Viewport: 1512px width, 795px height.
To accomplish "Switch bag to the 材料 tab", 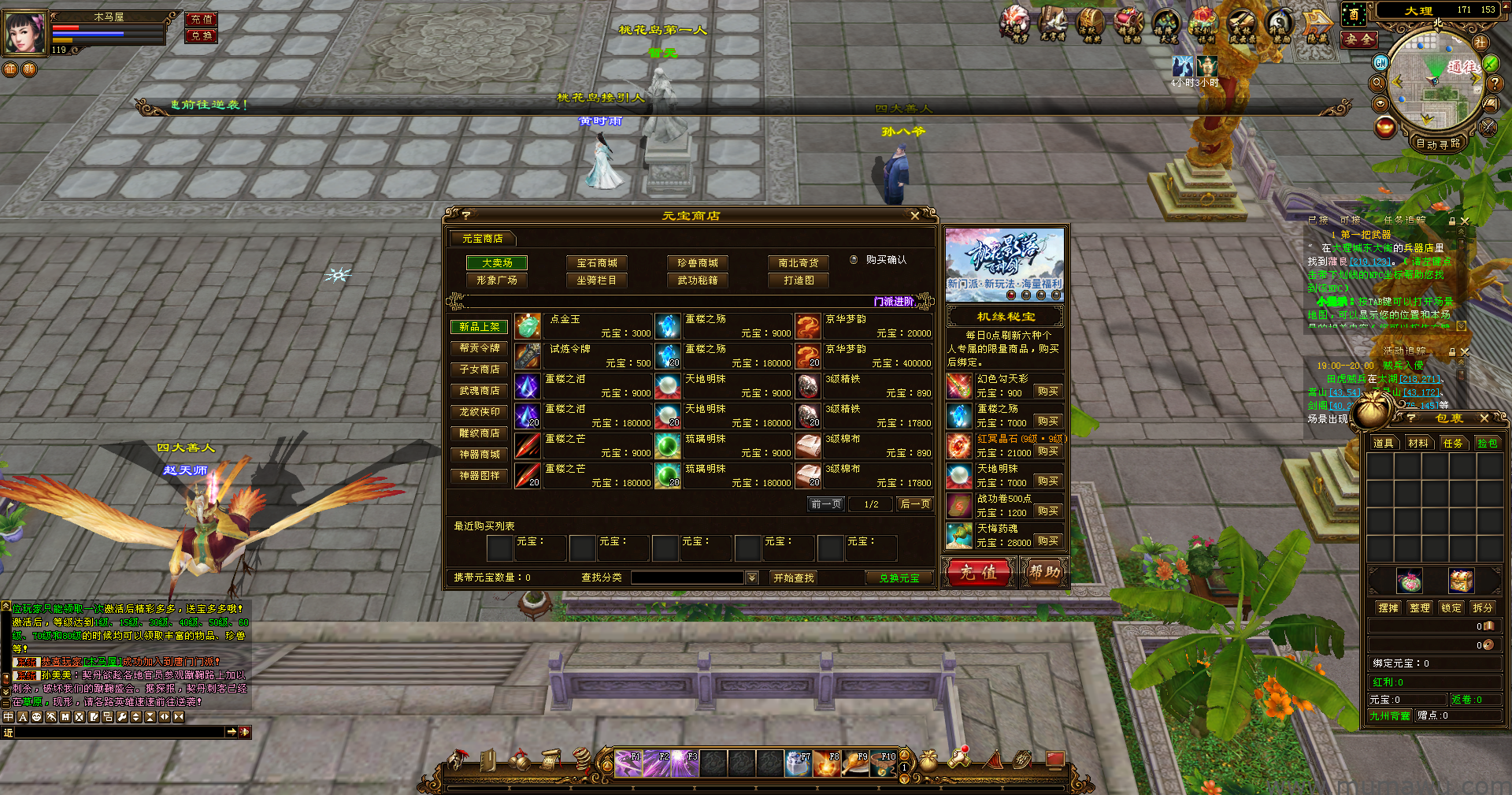I will [1418, 444].
